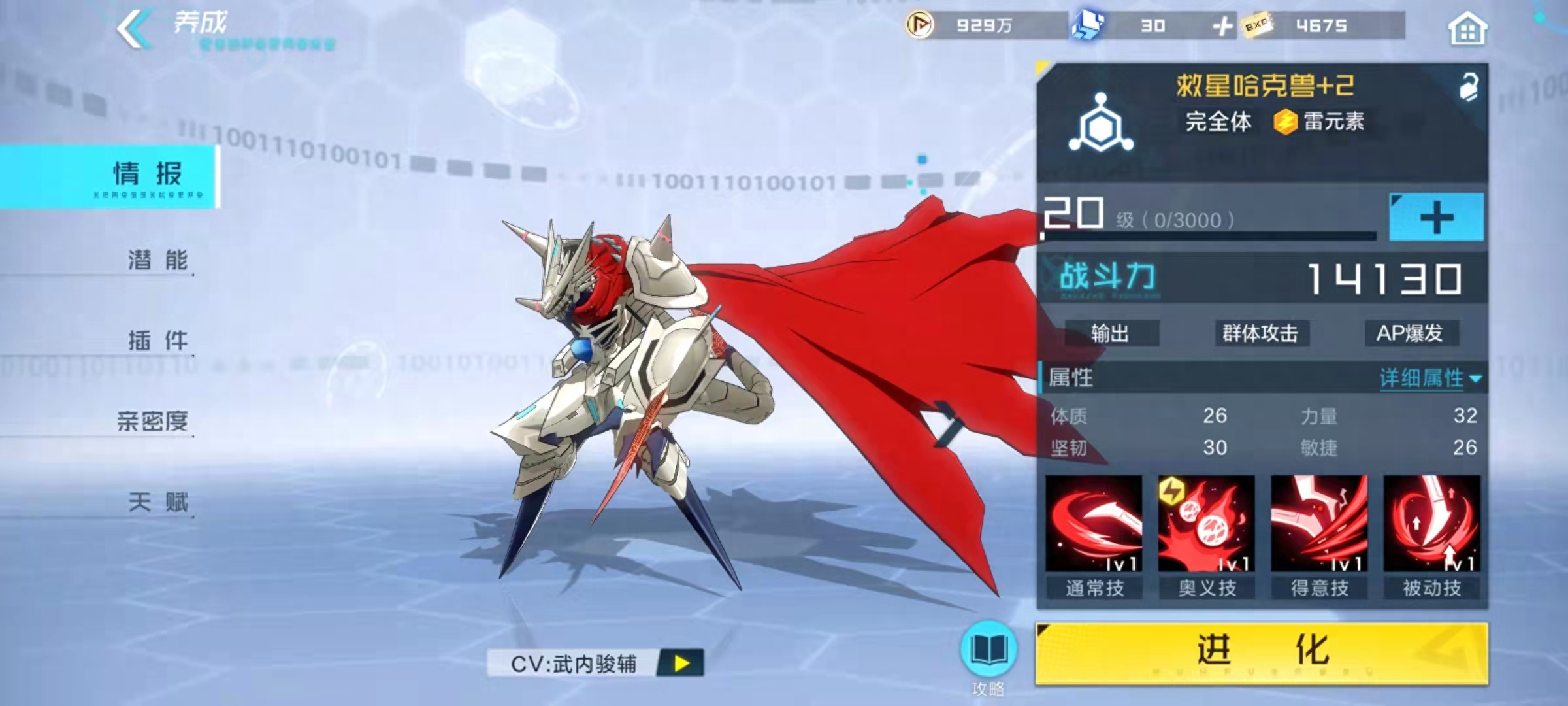Play the CV voice sample
This screenshot has width=1568, height=706.
(681, 664)
